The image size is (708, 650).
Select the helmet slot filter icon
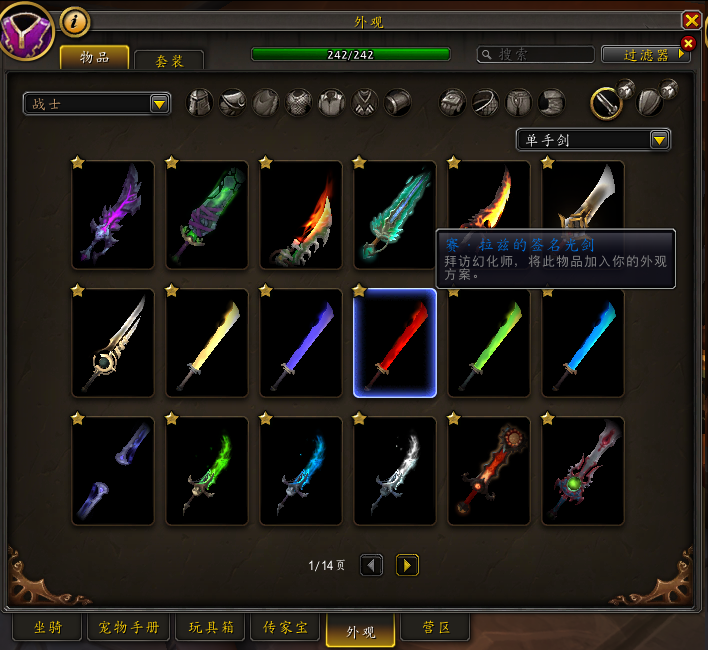point(200,102)
